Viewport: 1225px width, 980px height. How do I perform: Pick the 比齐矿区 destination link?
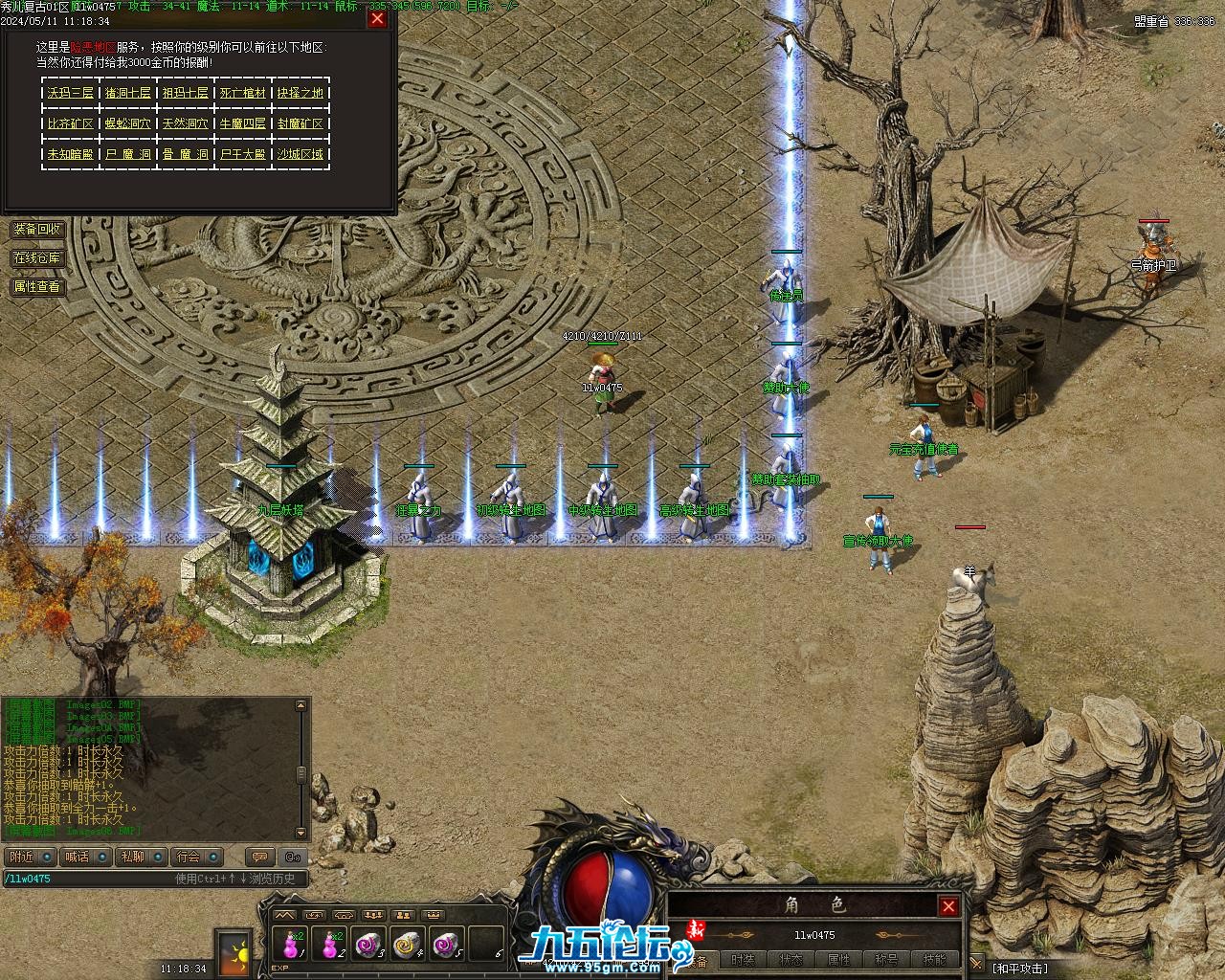click(x=71, y=123)
